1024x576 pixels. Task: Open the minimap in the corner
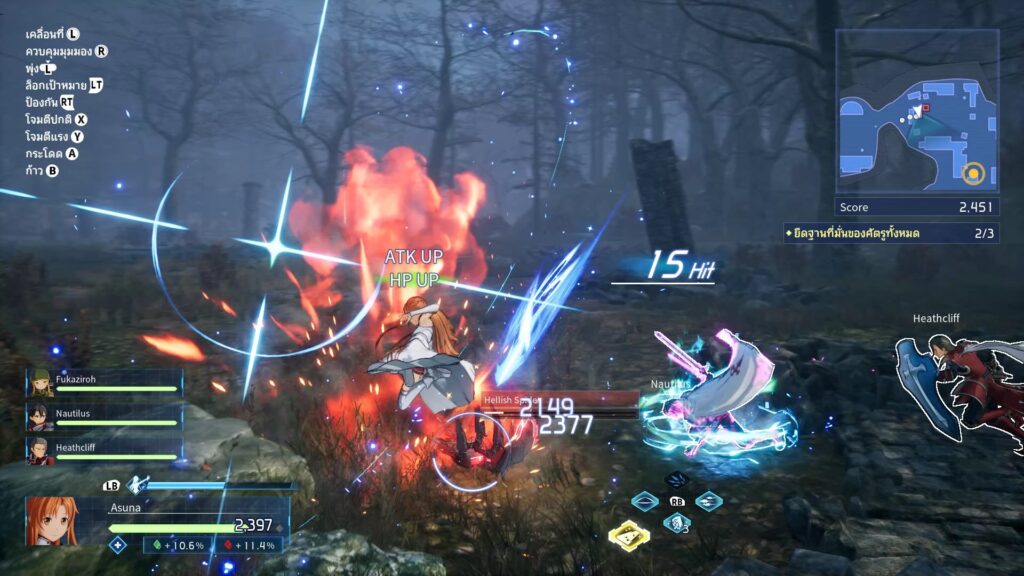[x=917, y=111]
